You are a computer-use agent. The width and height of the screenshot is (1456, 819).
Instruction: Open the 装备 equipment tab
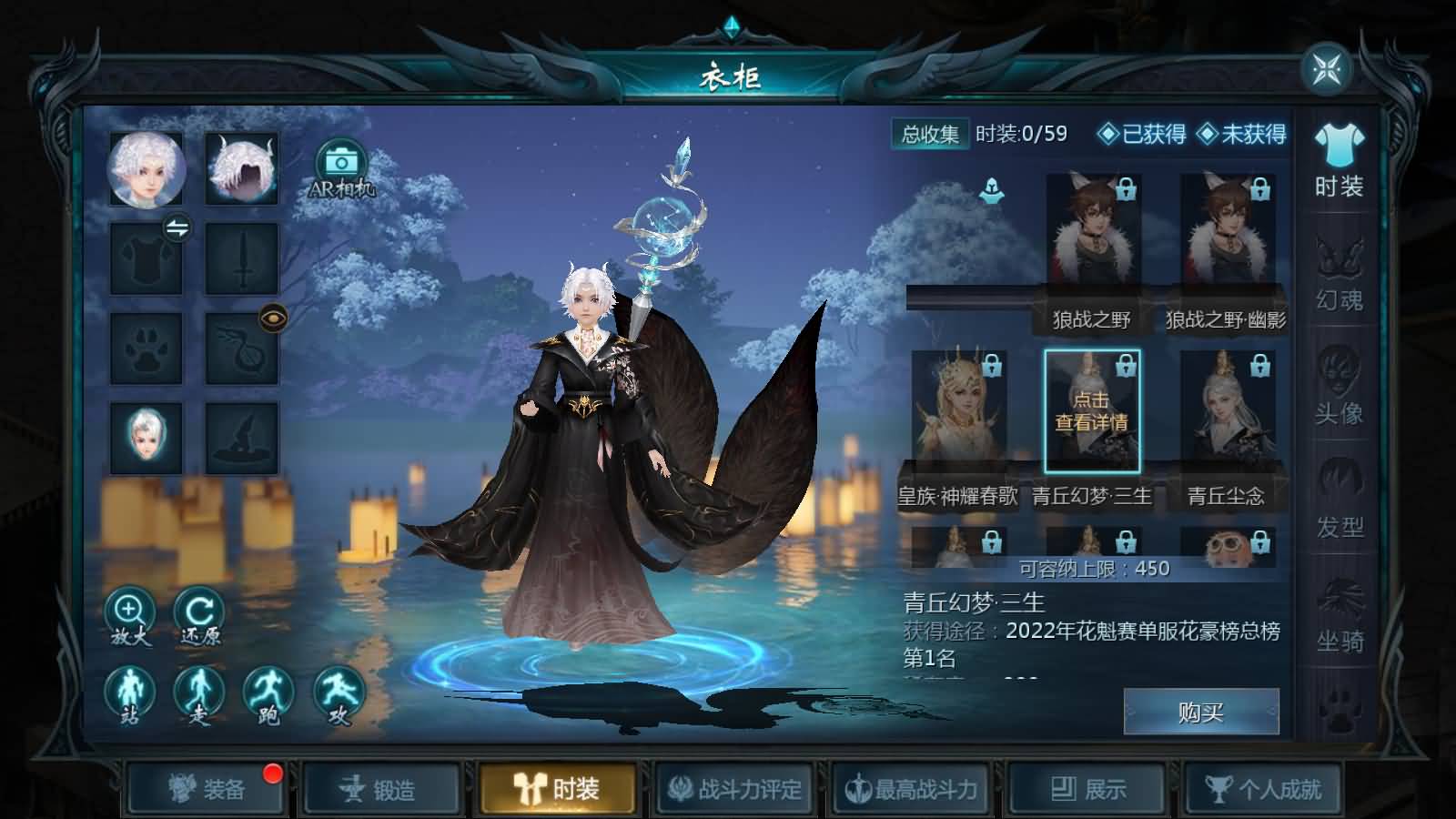tap(207, 789)
